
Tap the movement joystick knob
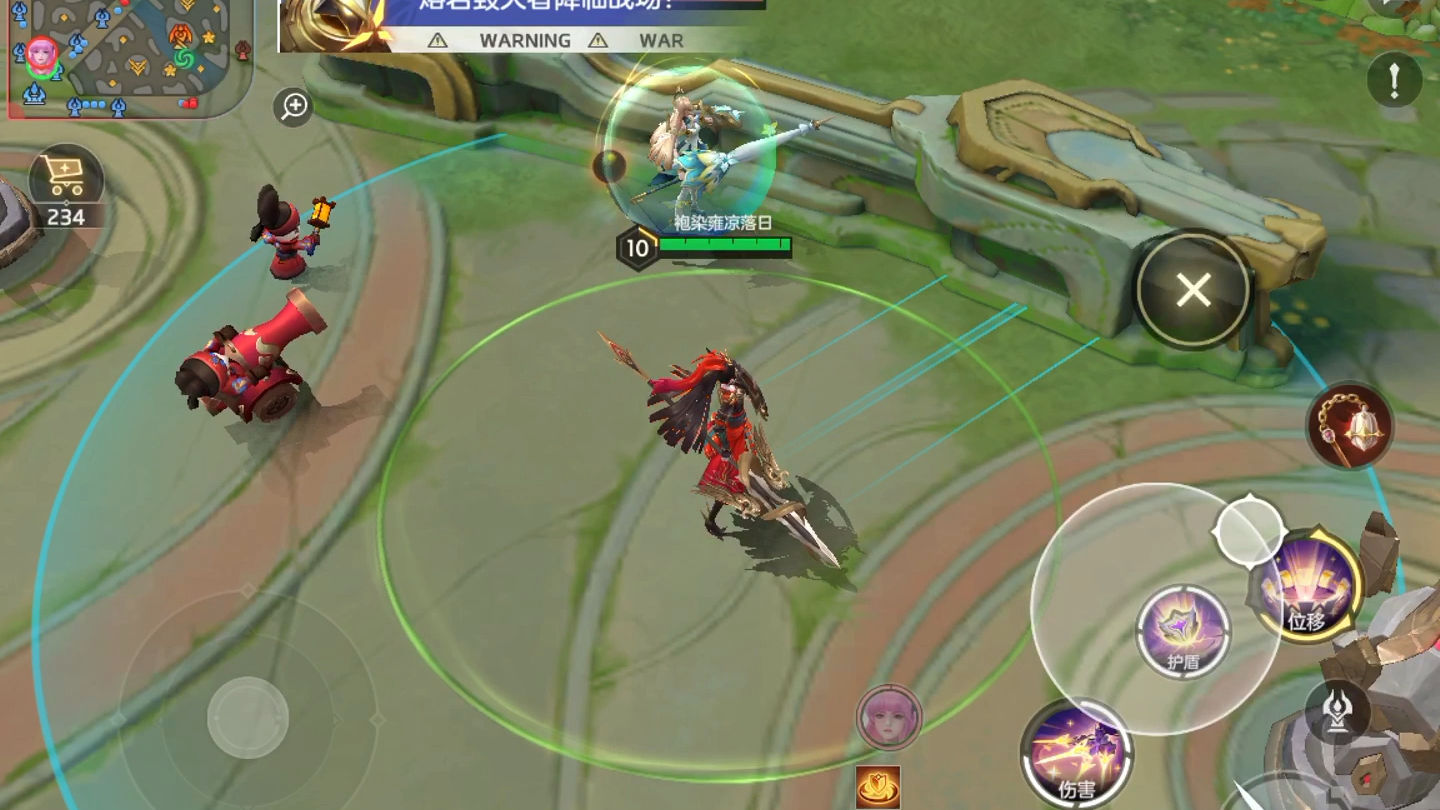(248, 717)
